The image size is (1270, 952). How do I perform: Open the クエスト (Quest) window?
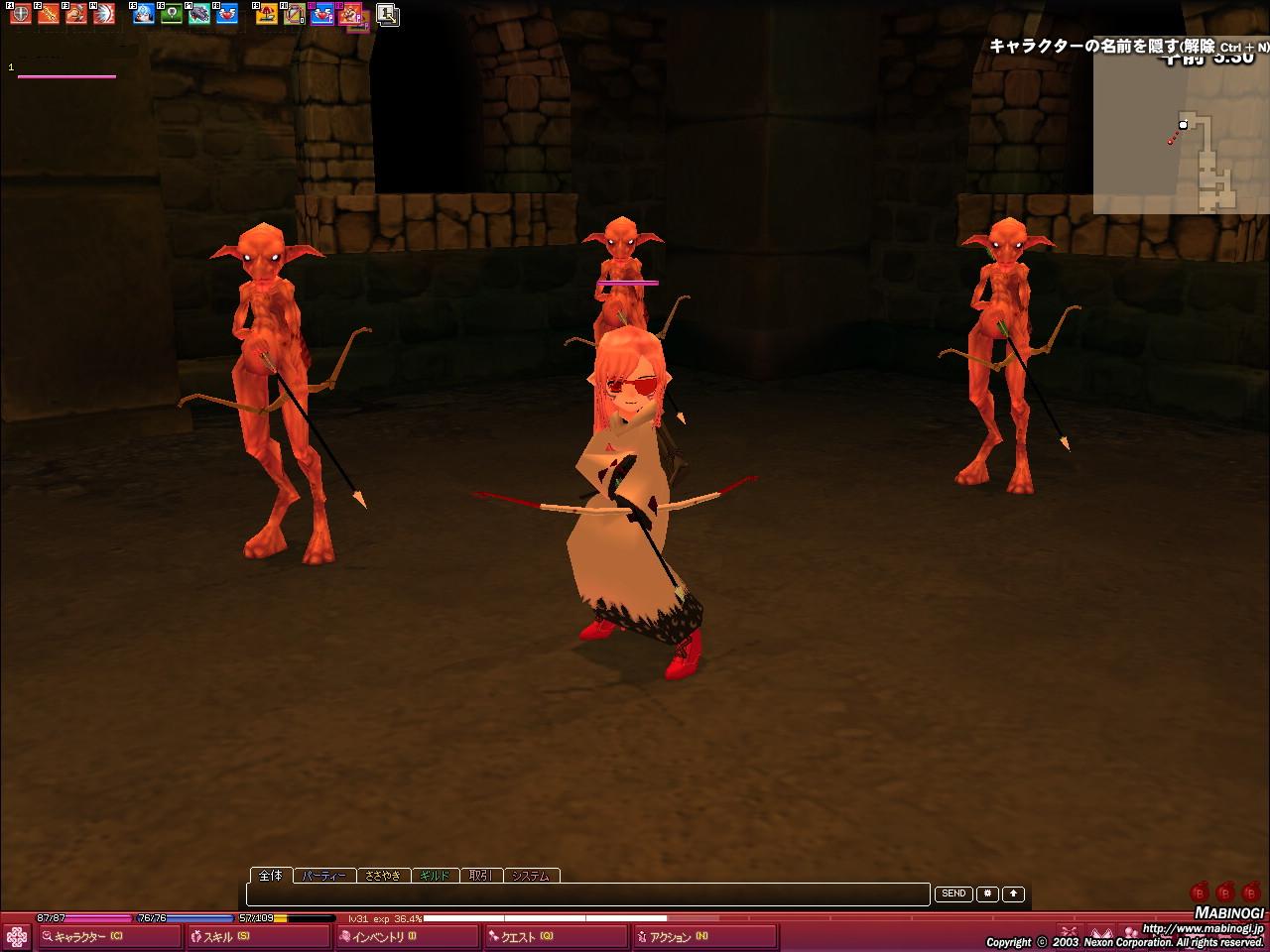click(526, 936)
